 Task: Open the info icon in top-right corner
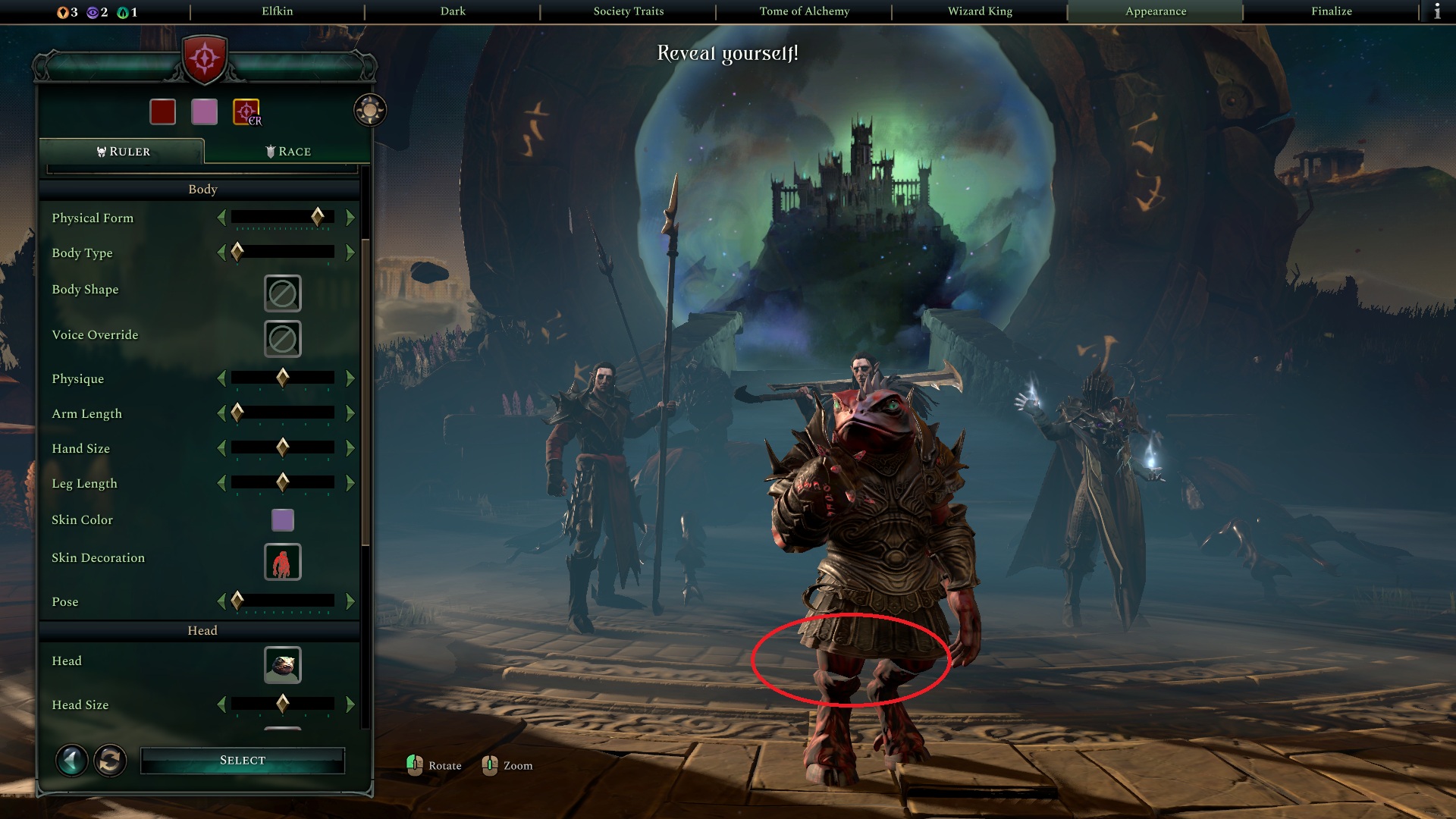tap(1437, 11)
